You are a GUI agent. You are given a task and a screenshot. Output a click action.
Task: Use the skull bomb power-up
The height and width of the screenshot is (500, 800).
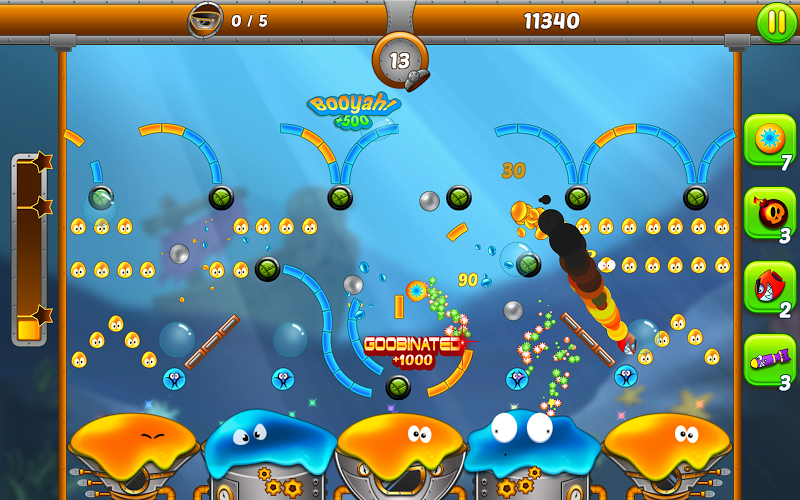769,214
